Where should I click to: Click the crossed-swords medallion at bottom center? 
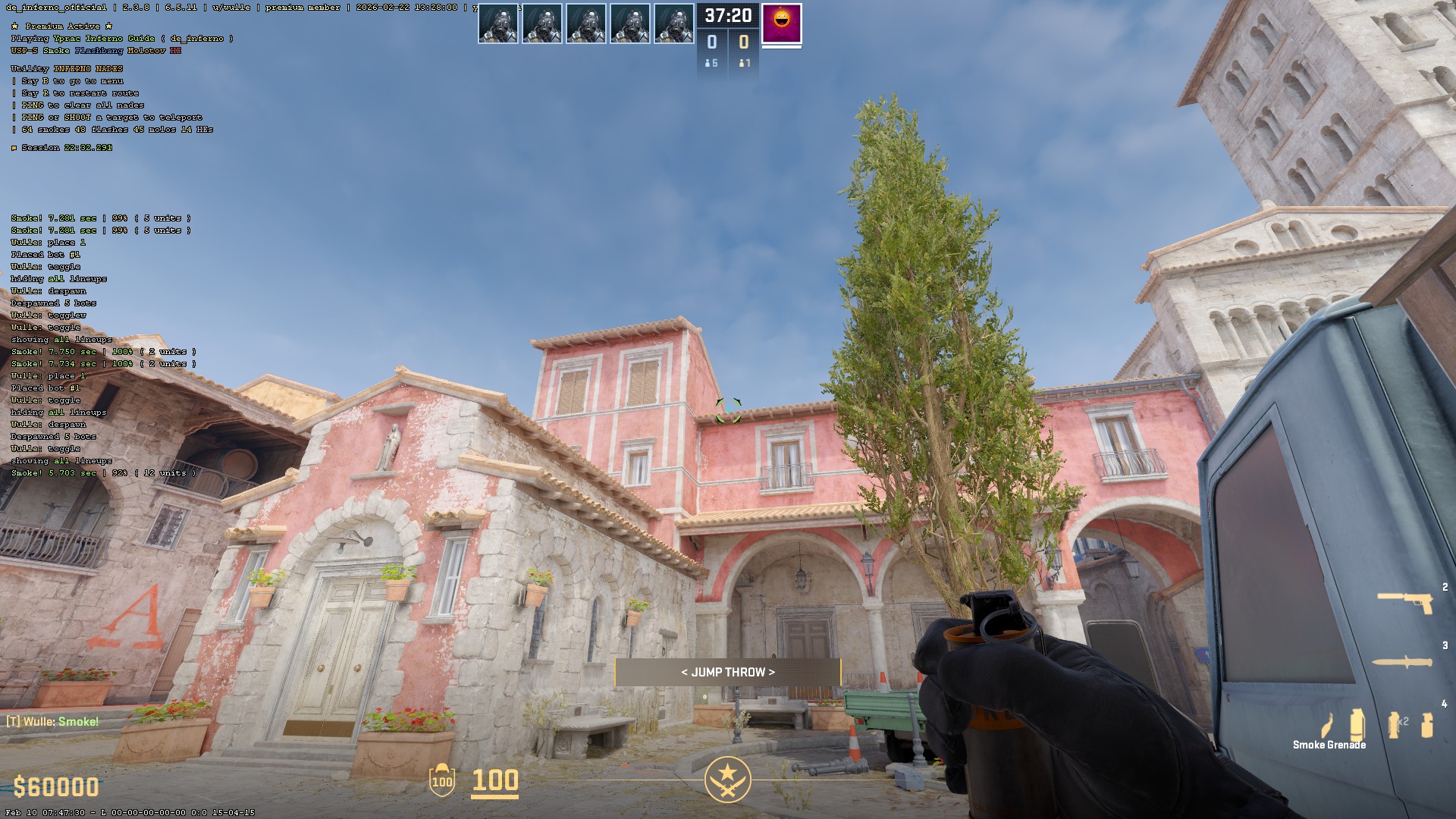click(x=727, y=777)
